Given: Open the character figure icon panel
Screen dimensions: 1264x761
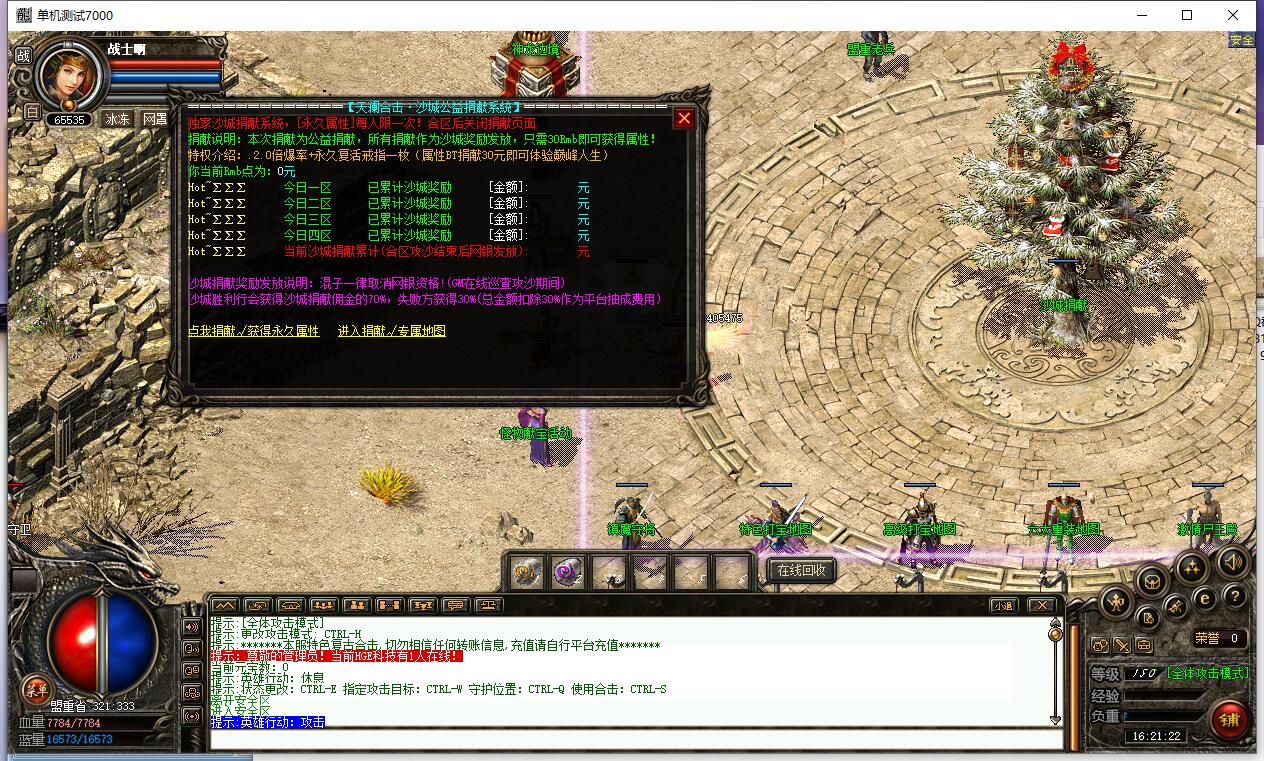Looking at the screenshot, I should pos(1116,601).
